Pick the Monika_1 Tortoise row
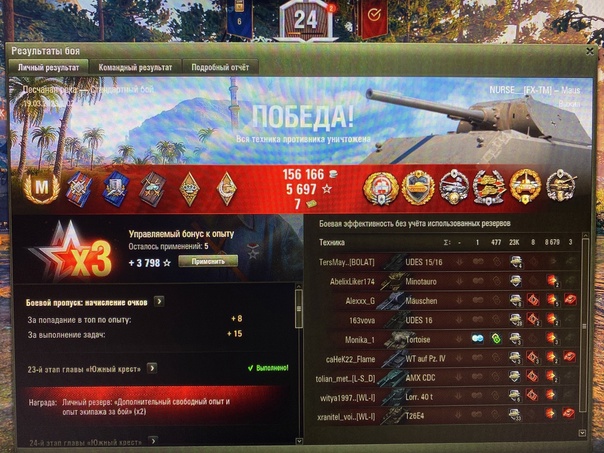The image size is (604, 453). [440, 338]
